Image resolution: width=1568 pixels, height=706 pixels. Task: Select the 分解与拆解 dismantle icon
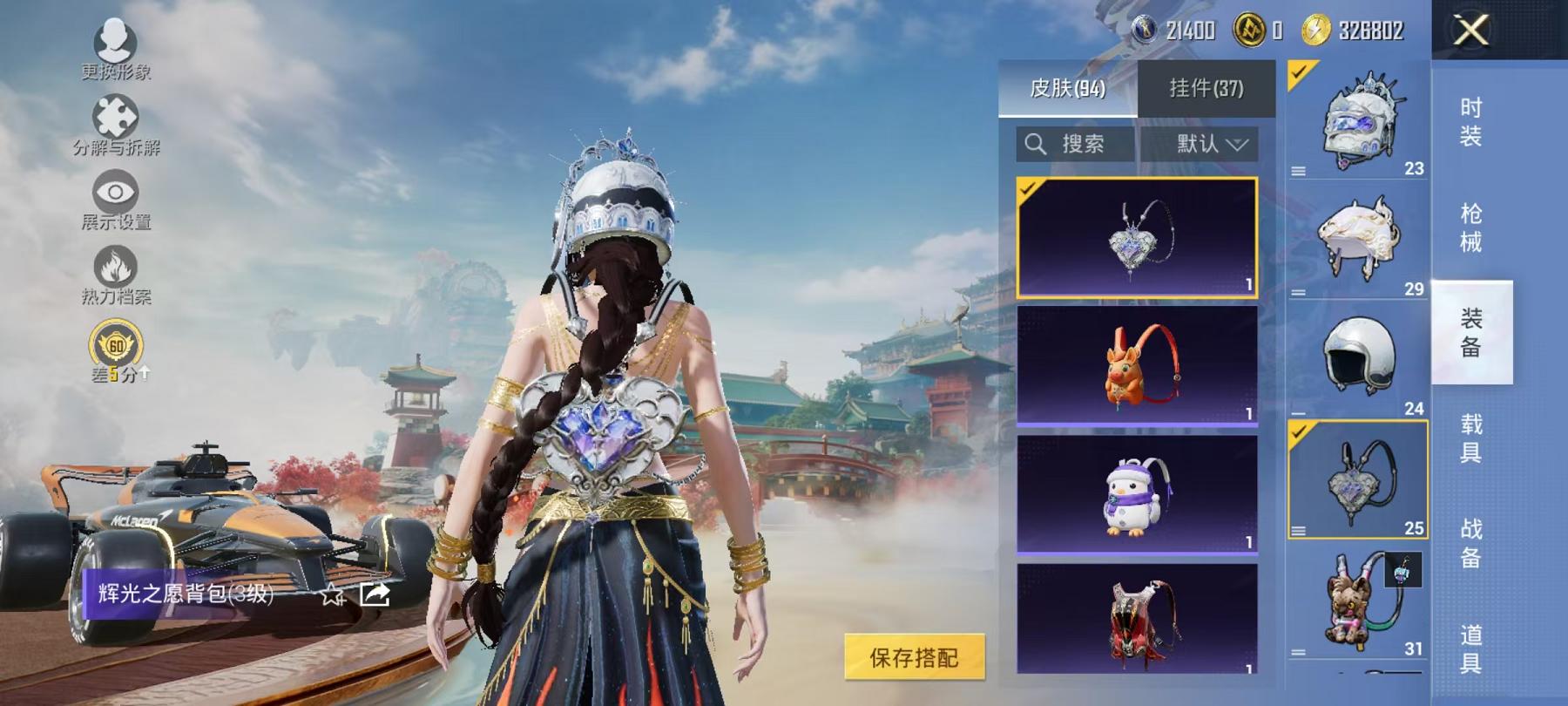point(116,115)
